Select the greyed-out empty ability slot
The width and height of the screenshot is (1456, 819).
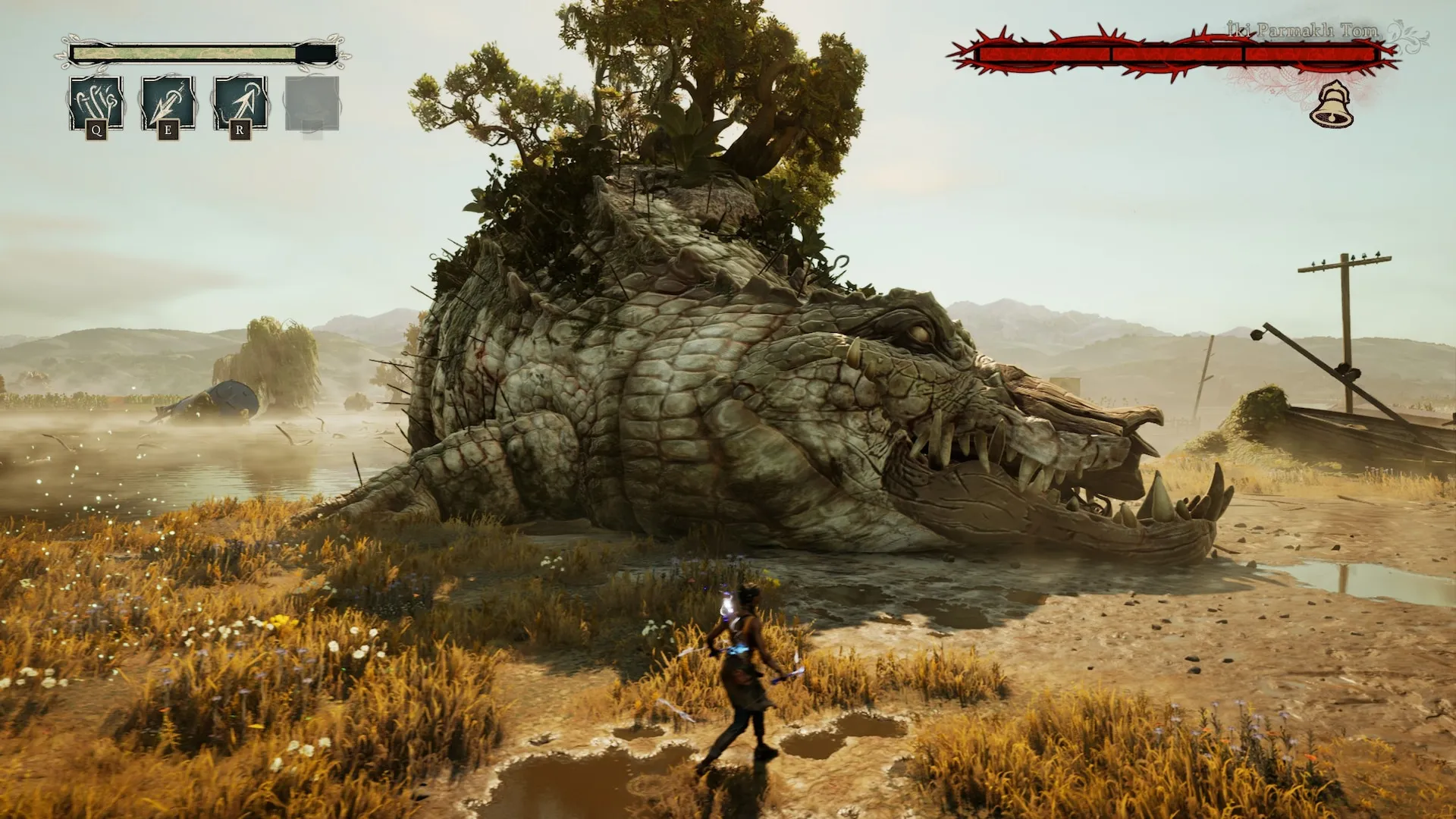click(312, 103)
